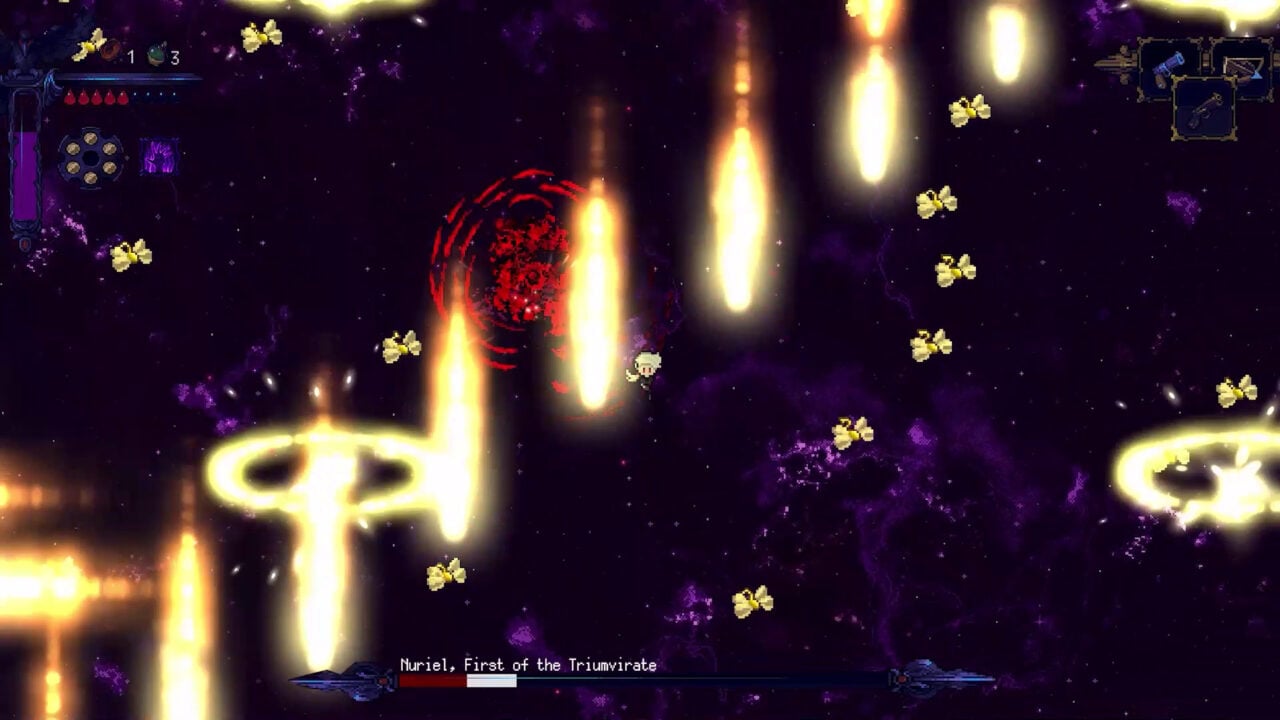Click the item count number 1 beside the donut
The width and height of the screenshot is (1280, 720).
132,56
